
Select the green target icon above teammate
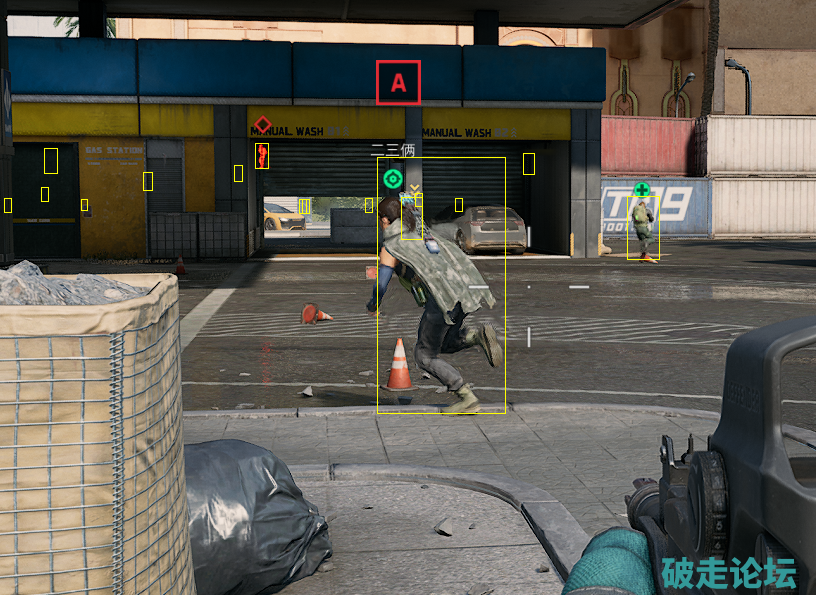tap(392, 179)
